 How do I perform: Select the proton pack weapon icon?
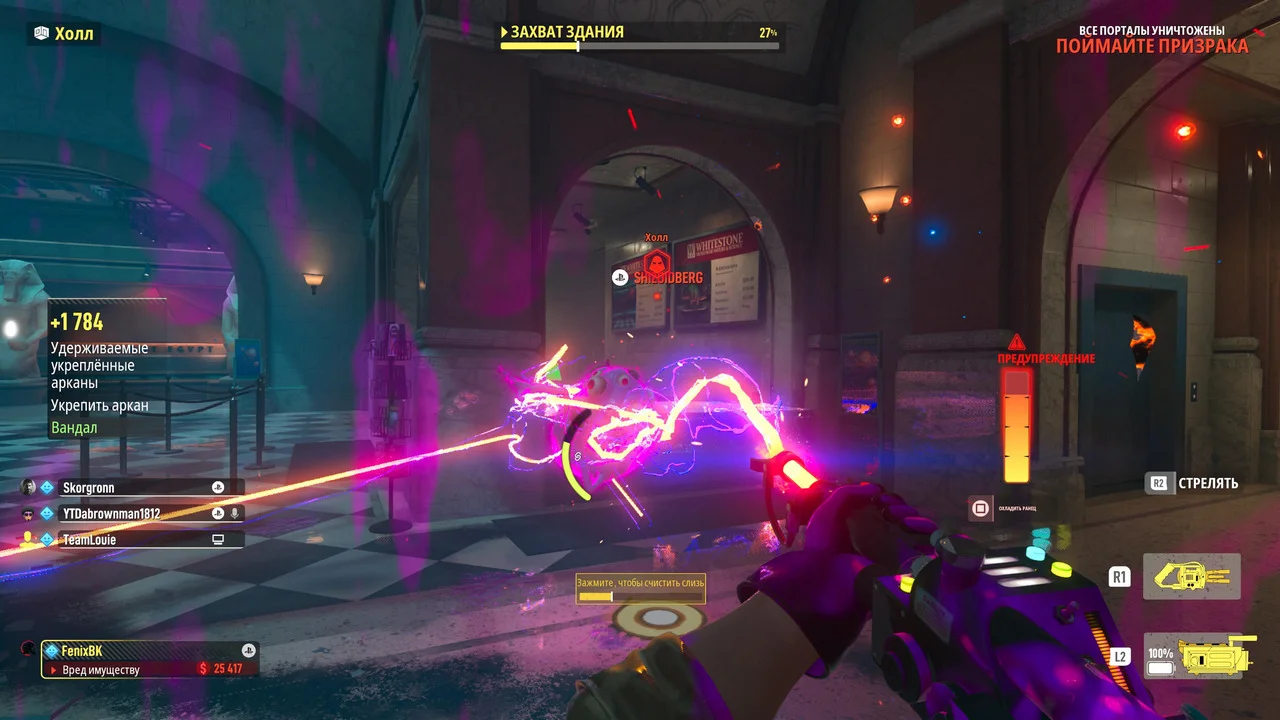[x=1191, y=576]
